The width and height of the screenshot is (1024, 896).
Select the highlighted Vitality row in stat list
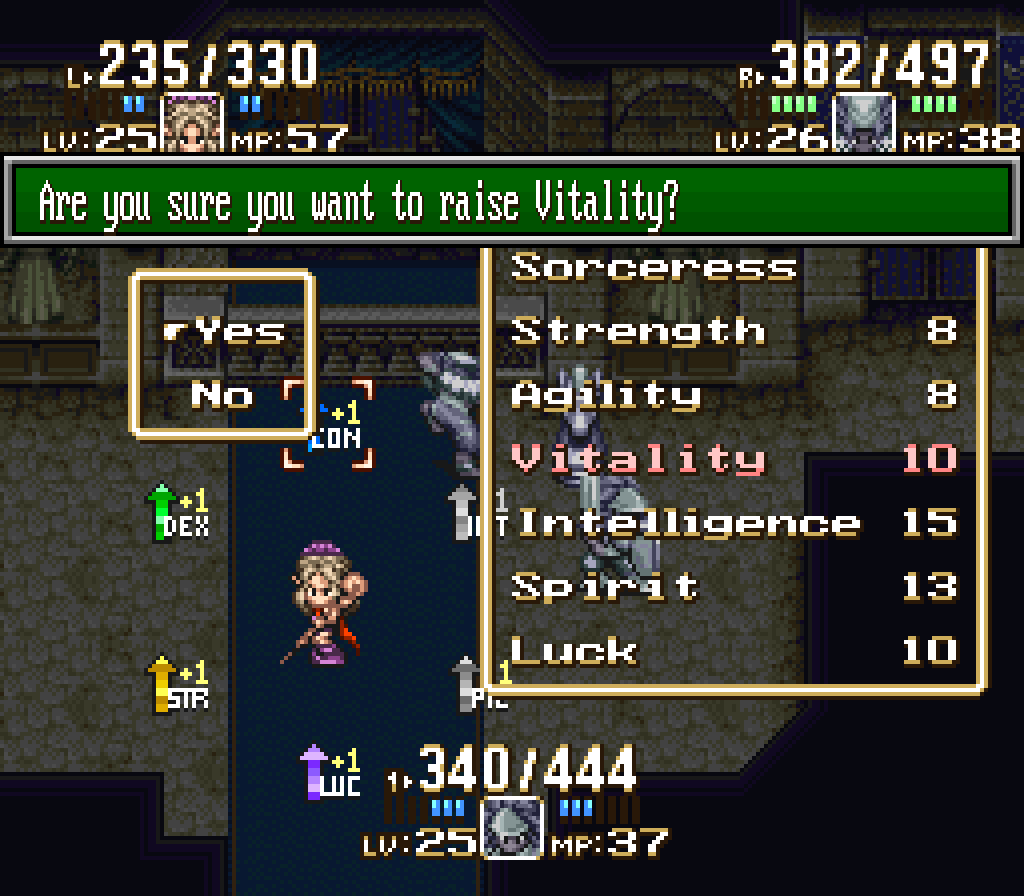734,459
